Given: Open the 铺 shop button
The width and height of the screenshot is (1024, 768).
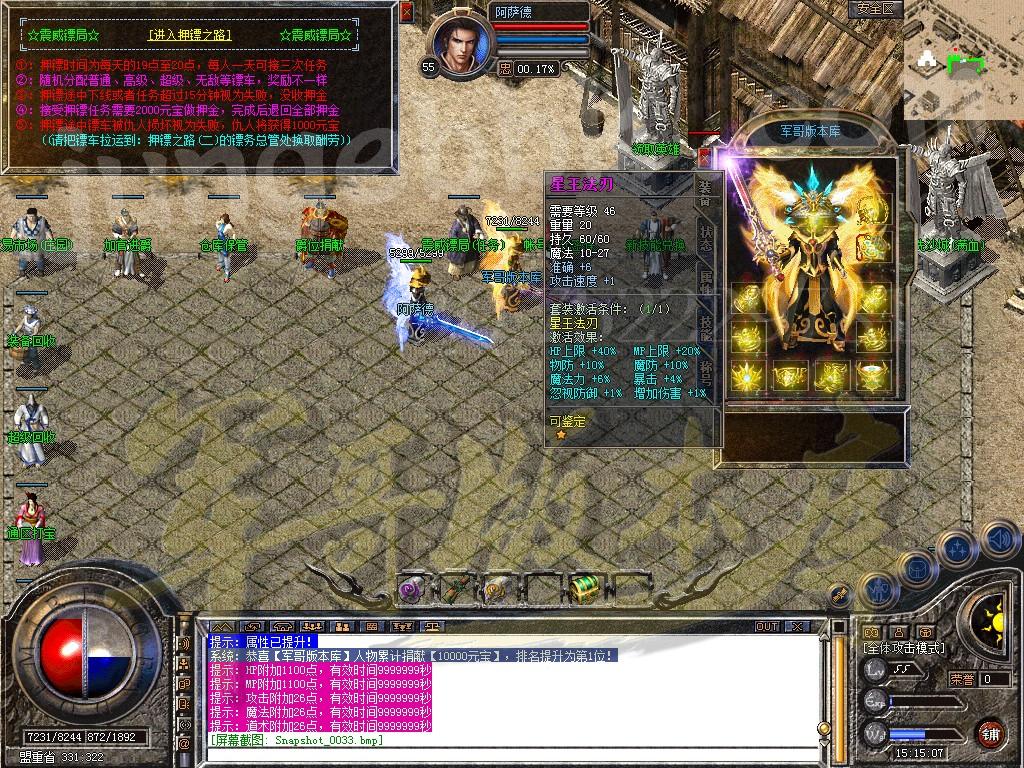Looking at the screenshot, I should (x=990, y=733).
